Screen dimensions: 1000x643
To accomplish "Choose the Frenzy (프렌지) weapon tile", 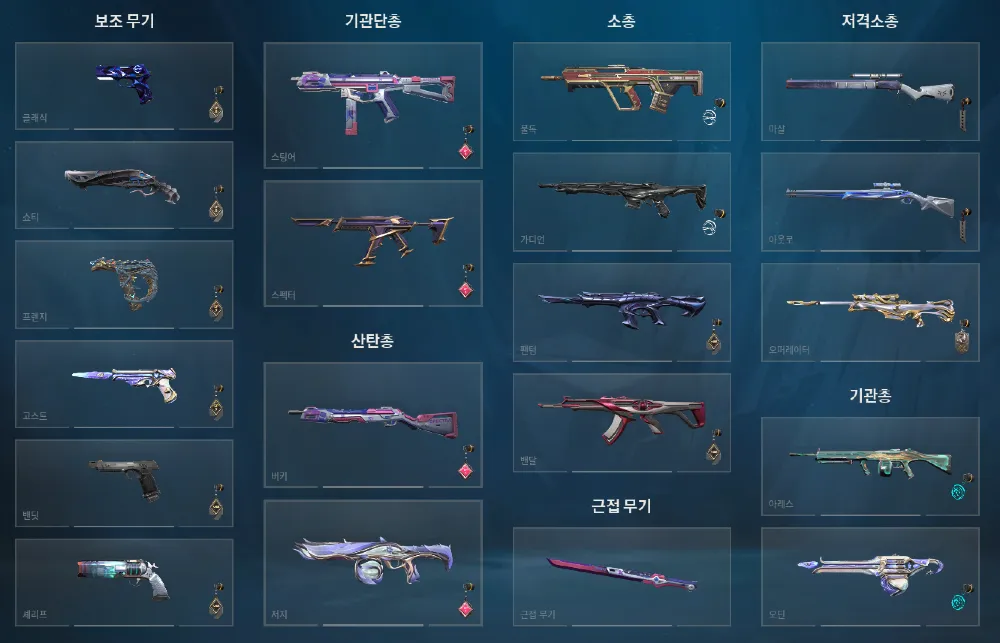I will click(x=124, y=284).
